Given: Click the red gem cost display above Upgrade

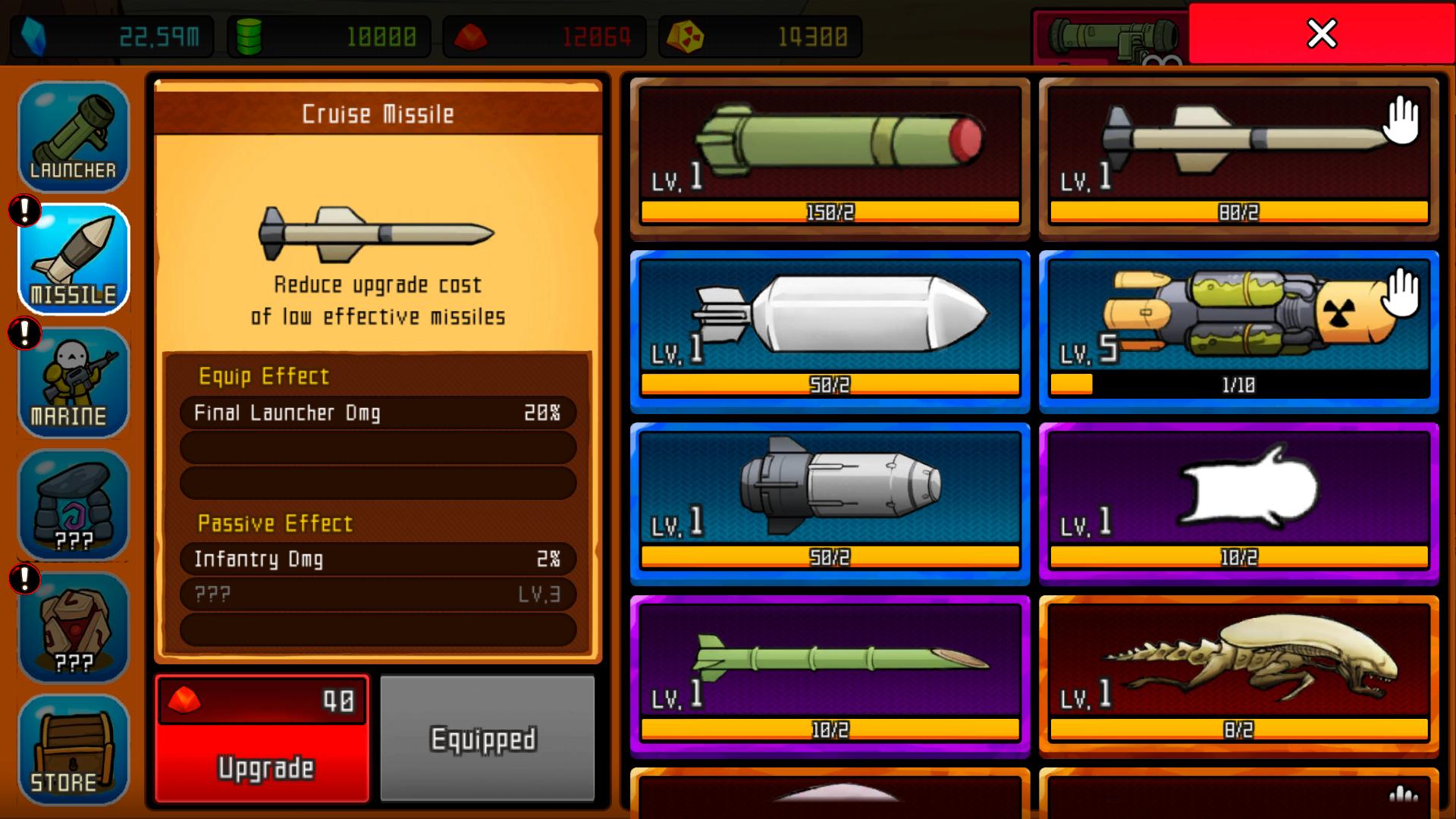Looking at the screenshot, I should [262, 701].
